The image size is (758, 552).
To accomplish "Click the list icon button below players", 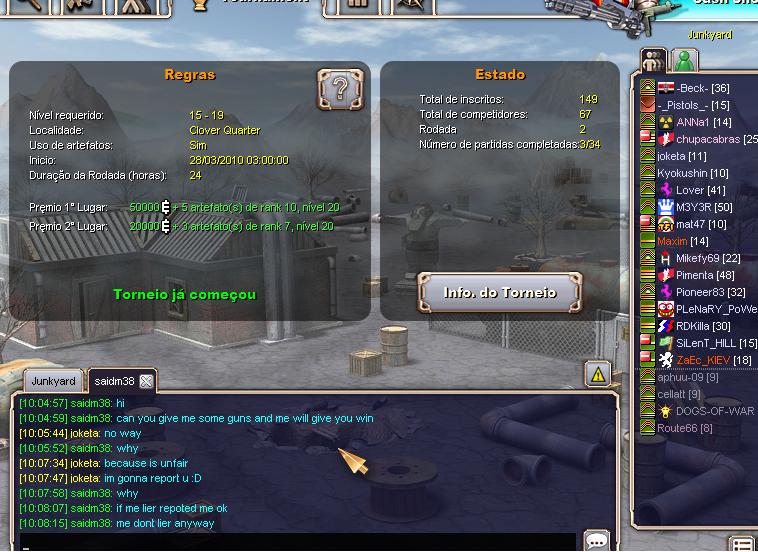I will (742, 544).
